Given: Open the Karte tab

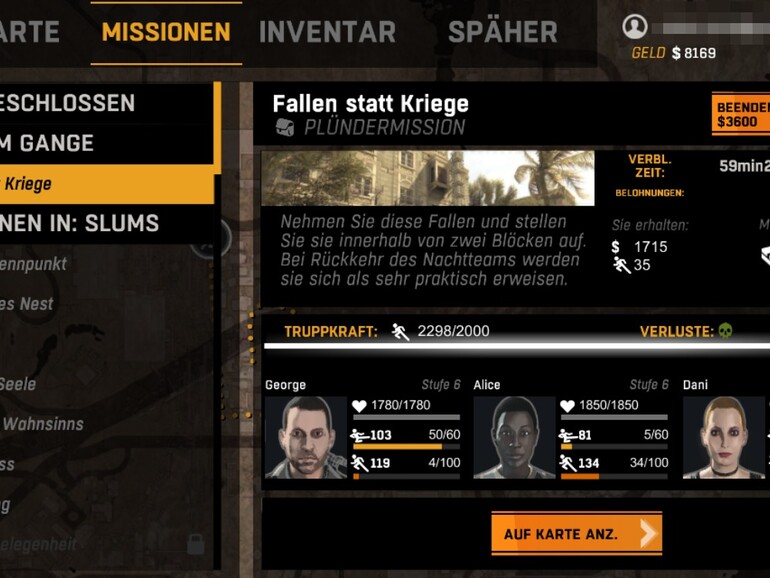Looking at the screenshot, I should (x=28, y=32).
